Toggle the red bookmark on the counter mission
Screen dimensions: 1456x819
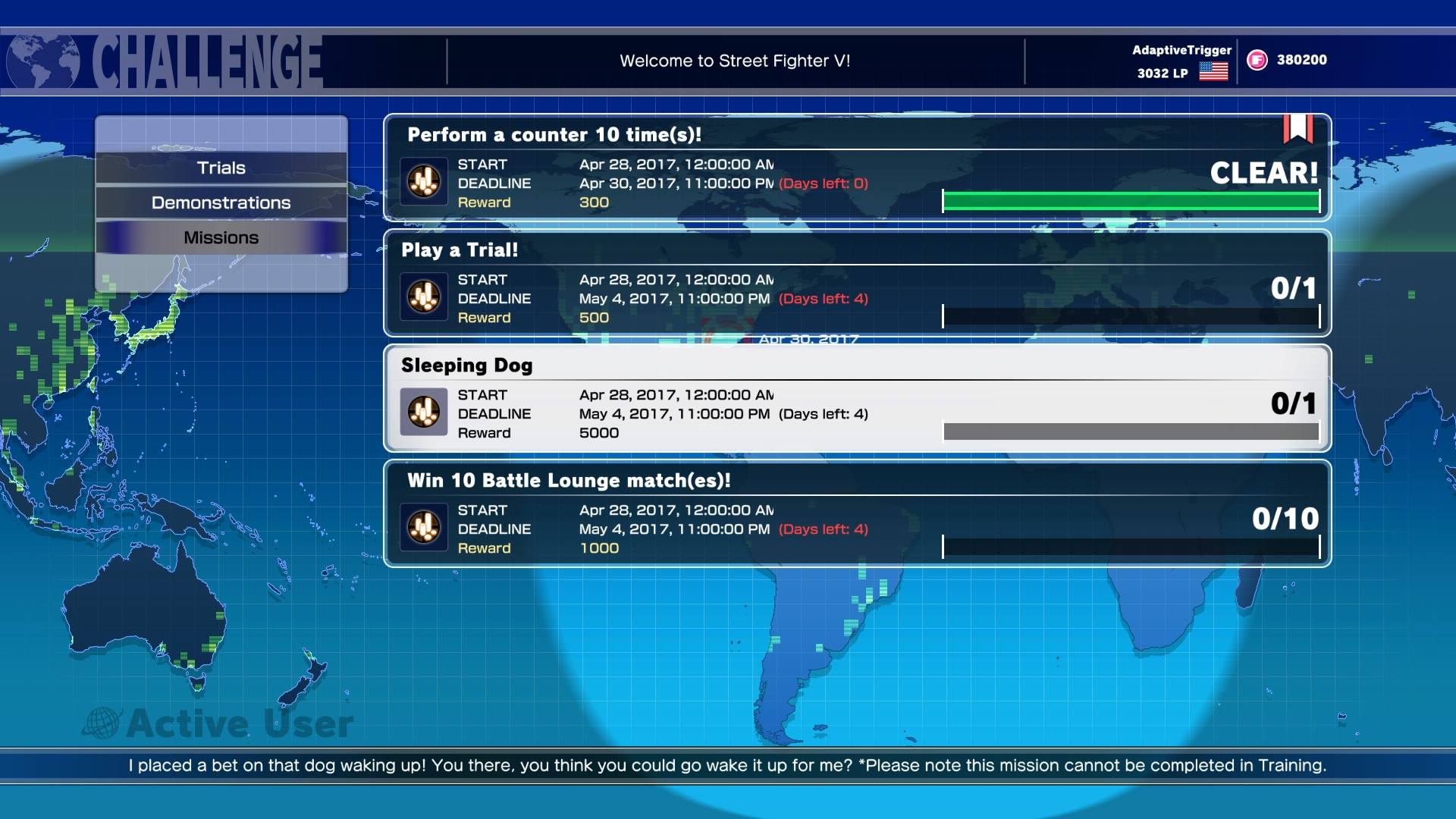click(x=1297, y=130)
